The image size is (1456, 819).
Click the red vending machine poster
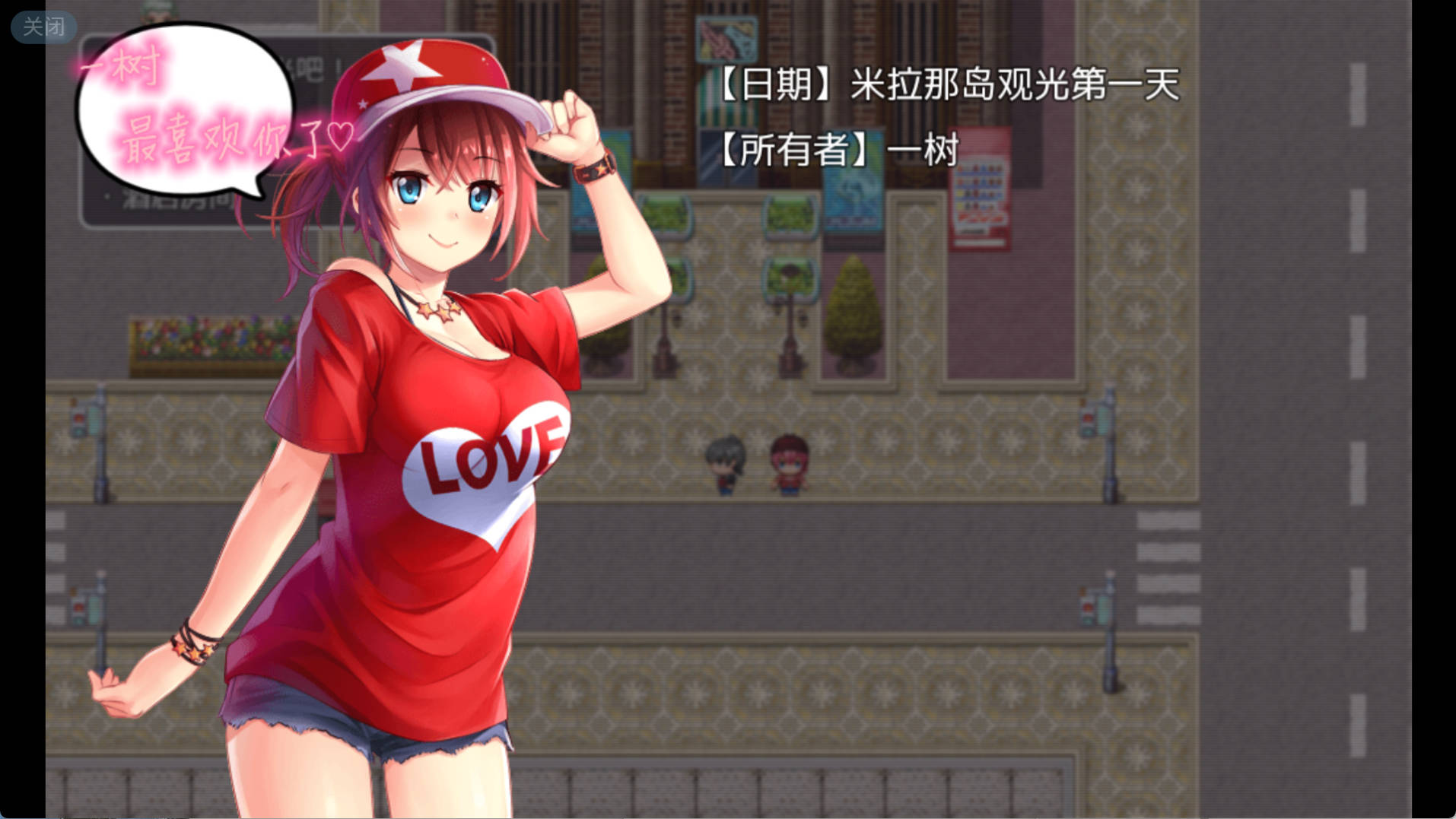point(981,190)
